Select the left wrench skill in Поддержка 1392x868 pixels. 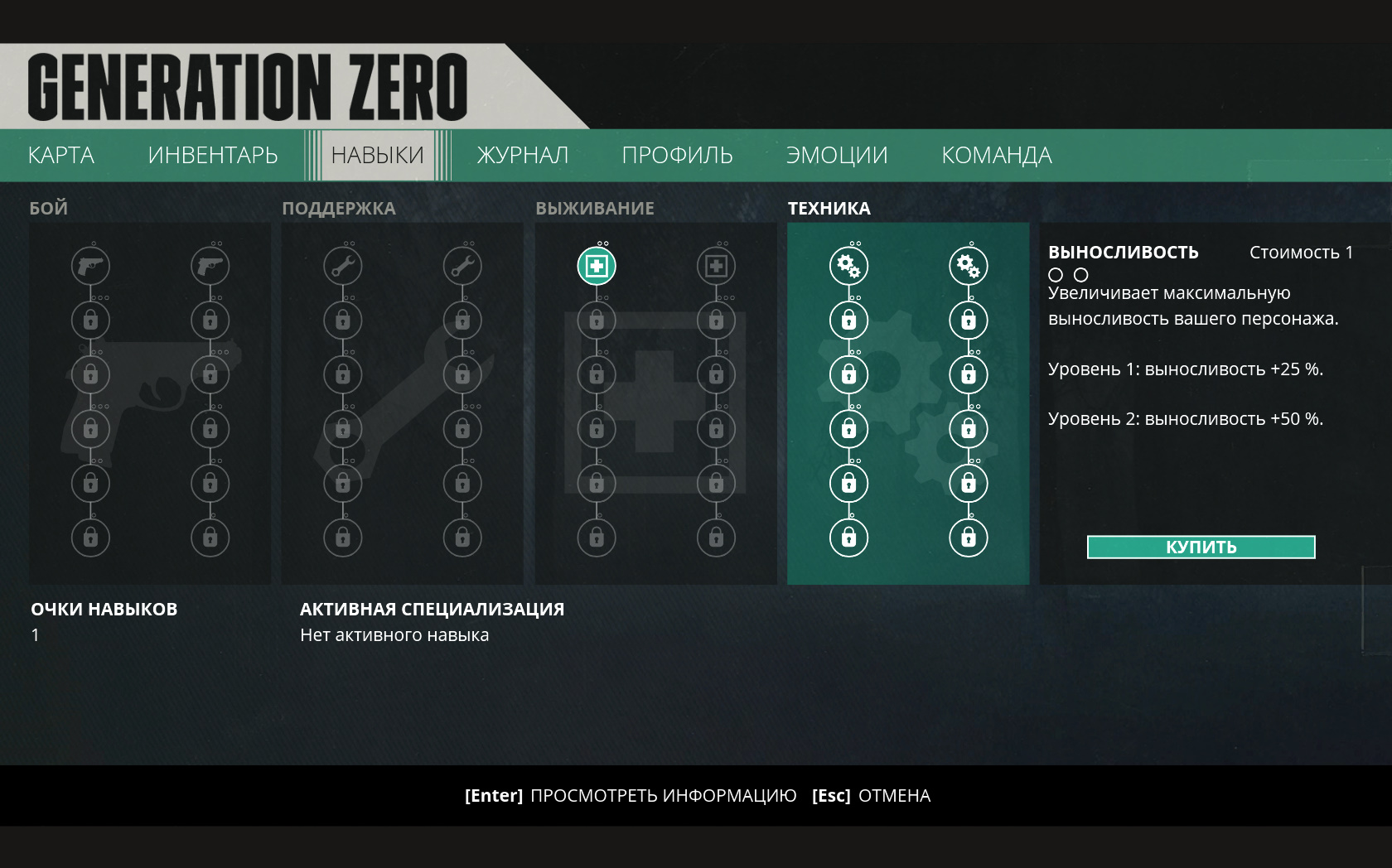[343, 266]
